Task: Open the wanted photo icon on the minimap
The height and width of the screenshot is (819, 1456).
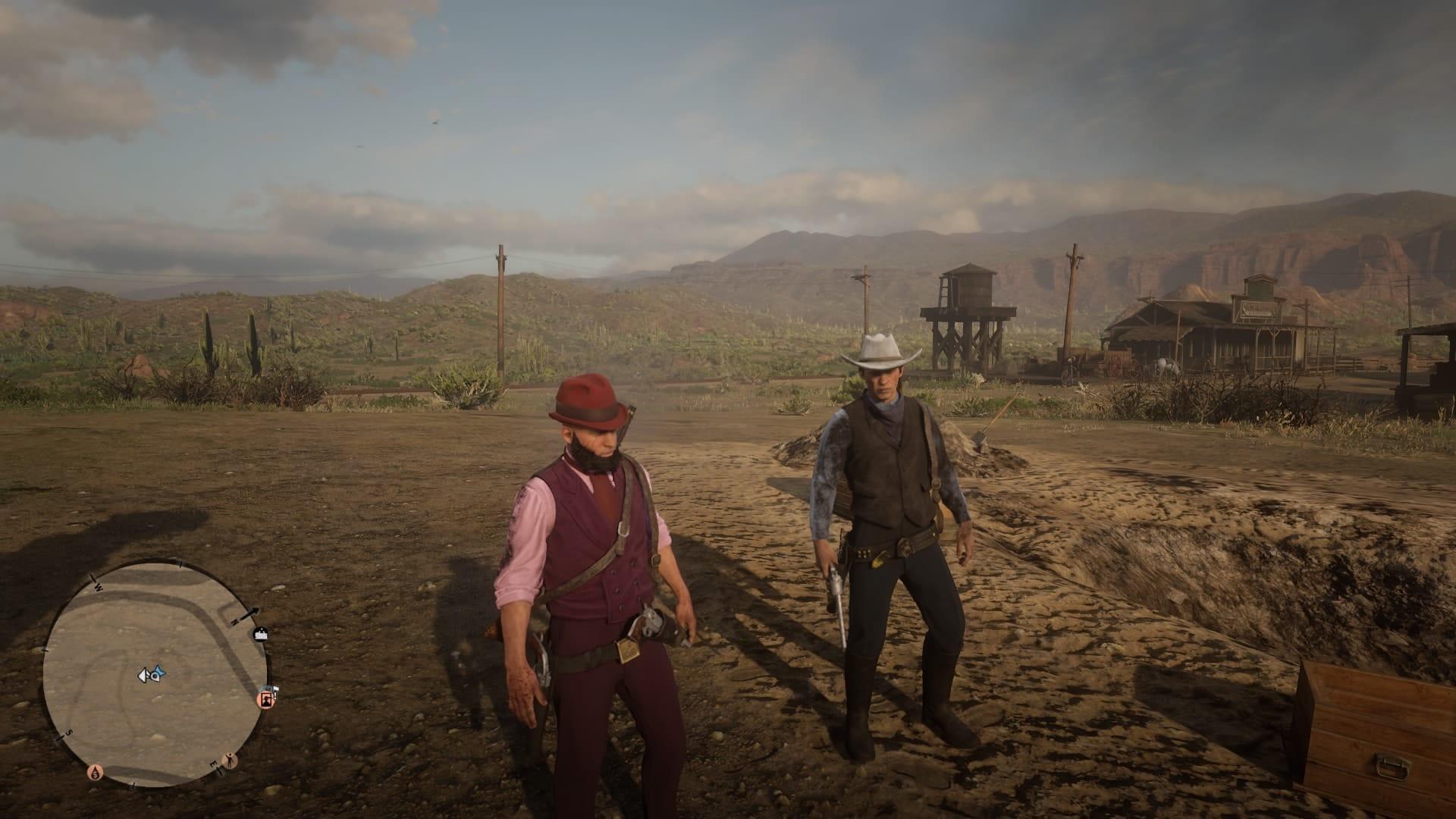Action: [267, 700]
